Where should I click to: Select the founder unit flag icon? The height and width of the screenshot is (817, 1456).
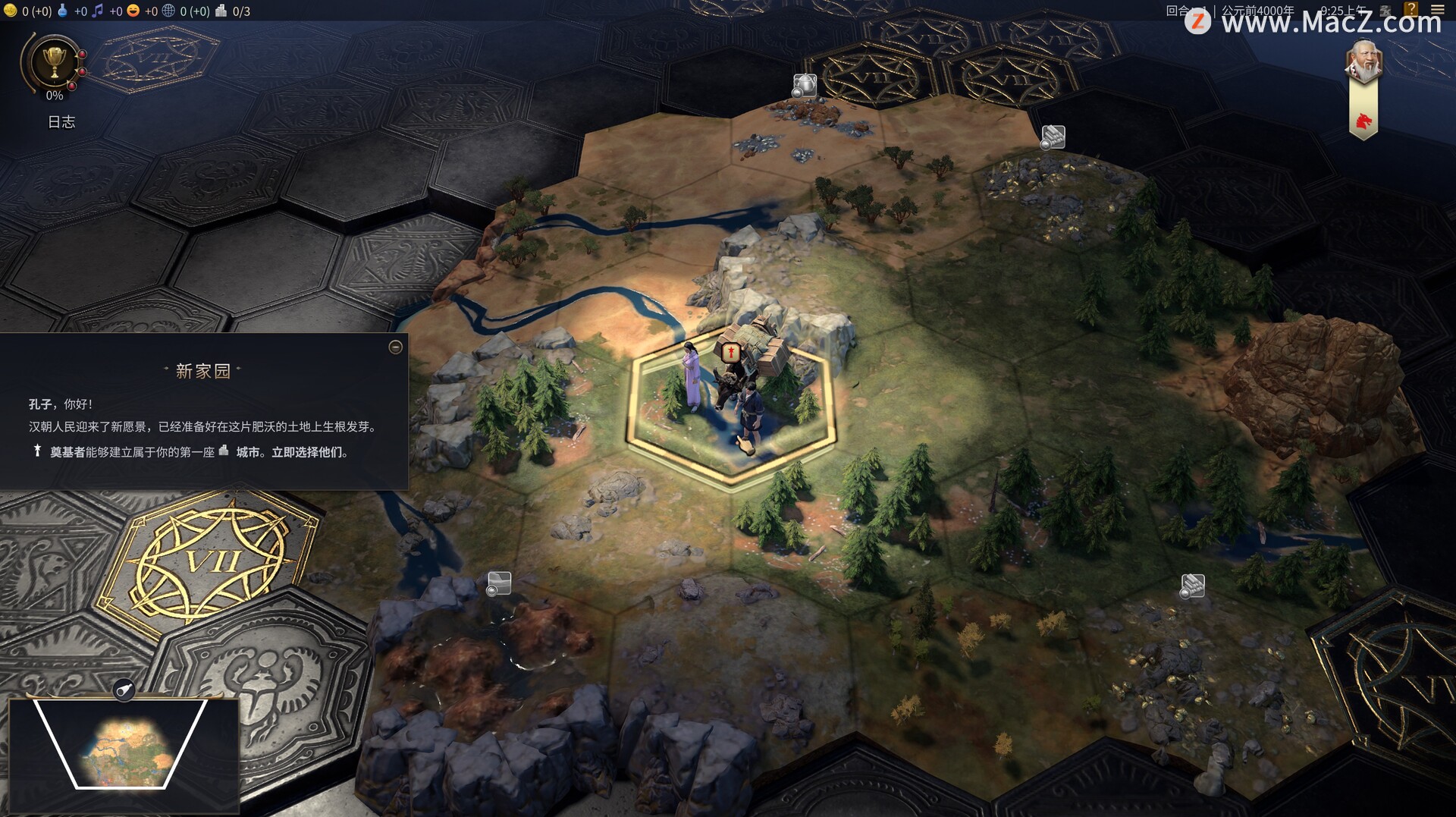[x=731, y=352]
